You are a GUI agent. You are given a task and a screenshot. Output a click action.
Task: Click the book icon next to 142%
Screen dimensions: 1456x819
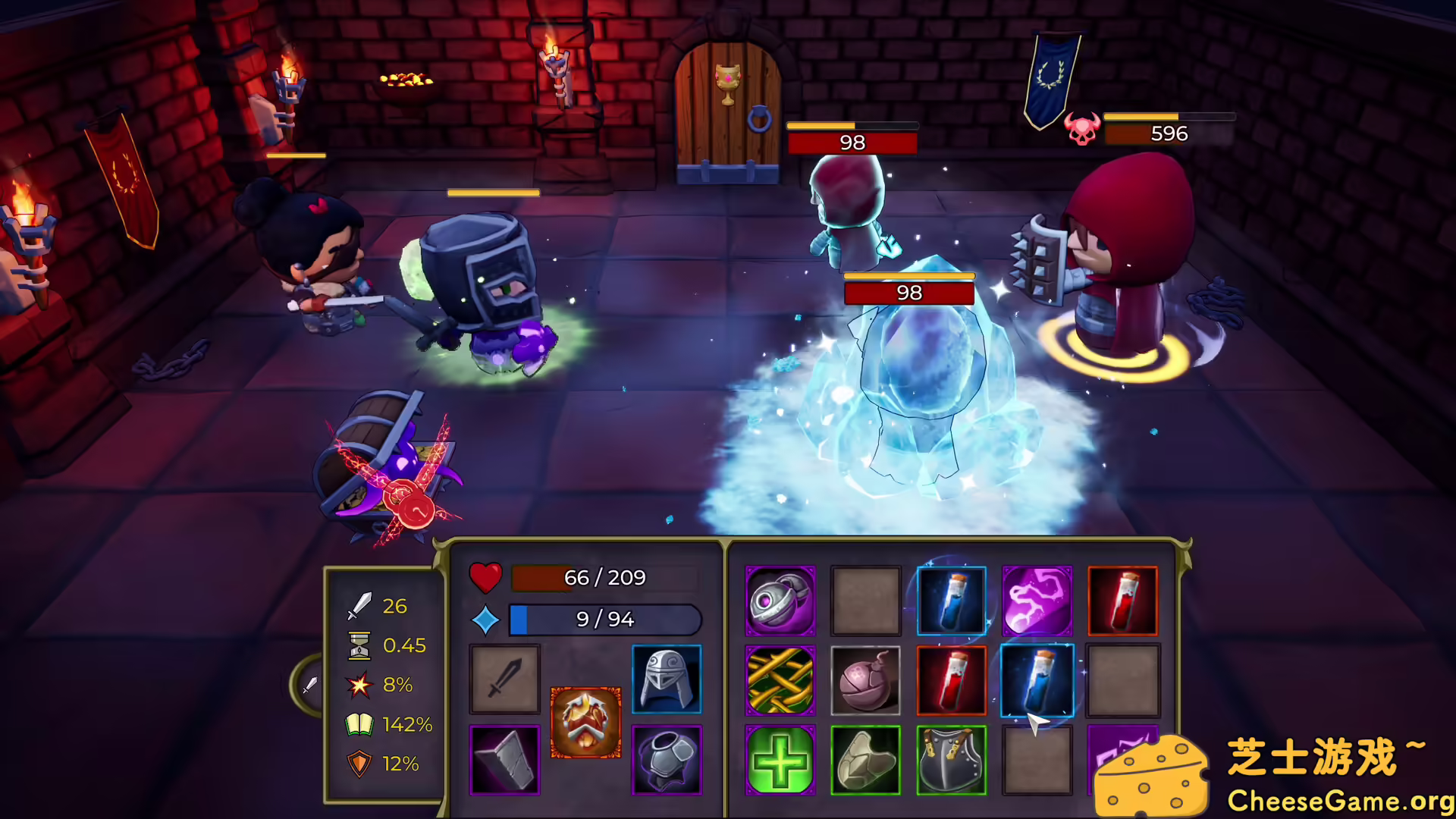click(x=360, y=724)
